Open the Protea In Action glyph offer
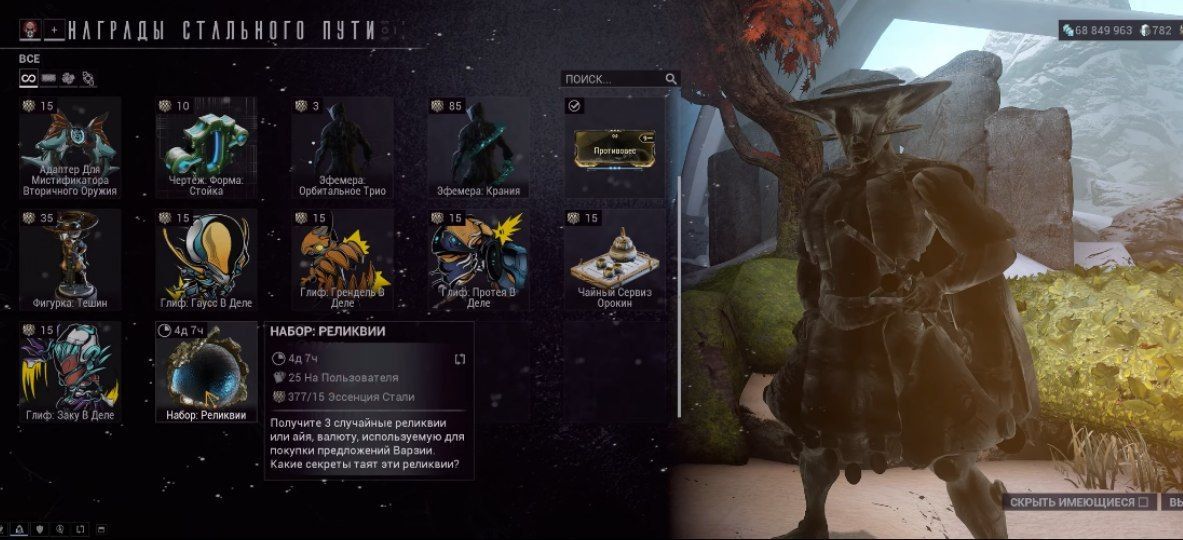1183x540 pixels. pyautogui.click(x=478, y=260)
